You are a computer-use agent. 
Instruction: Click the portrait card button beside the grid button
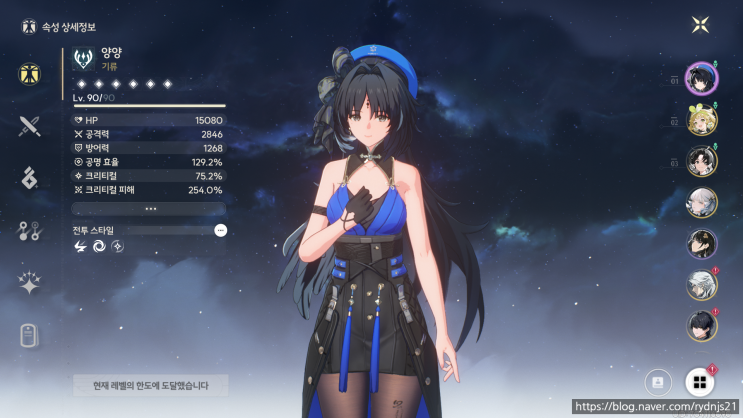pos(658,382)
